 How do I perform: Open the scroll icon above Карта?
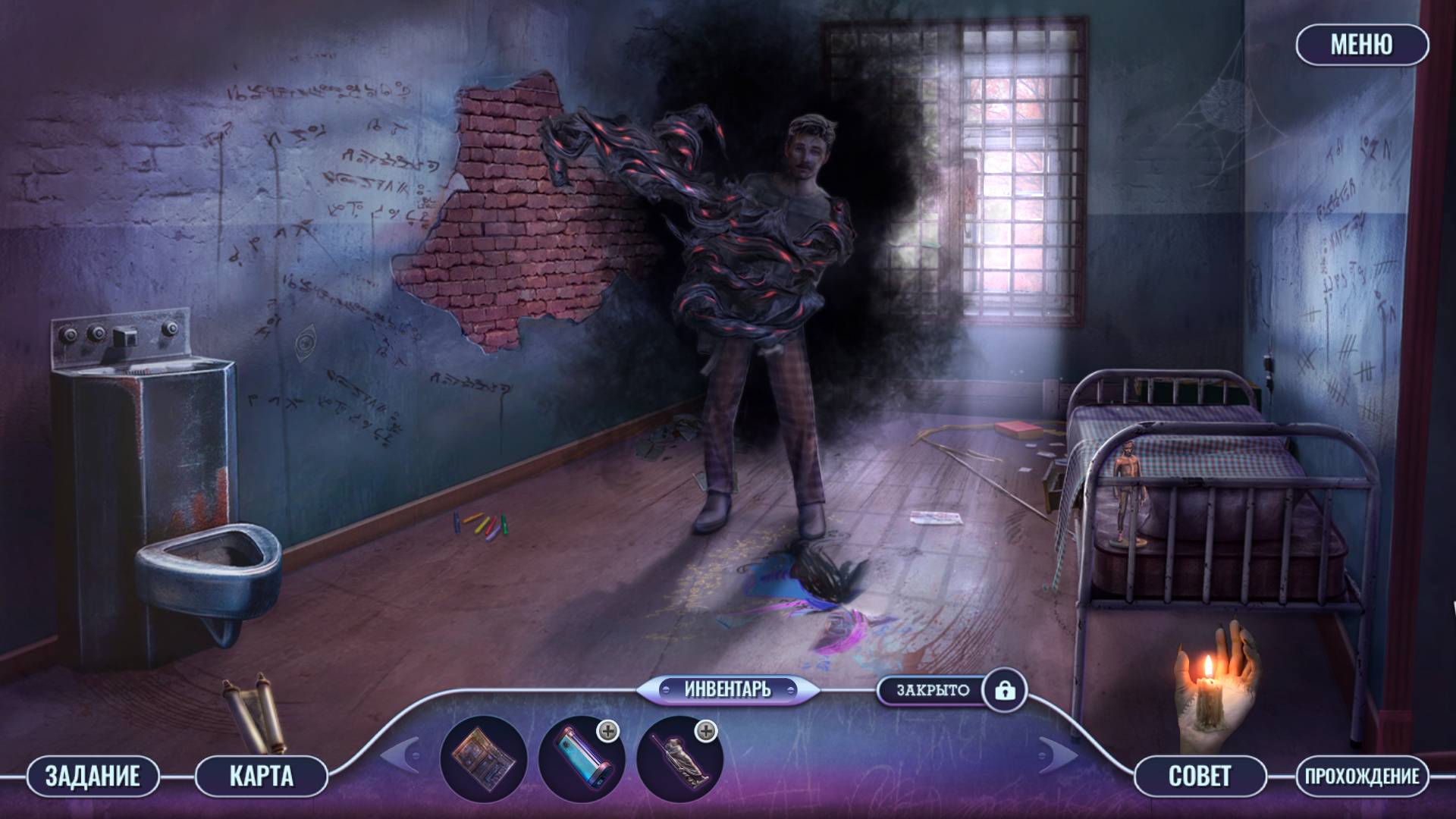tap(253, 714)
